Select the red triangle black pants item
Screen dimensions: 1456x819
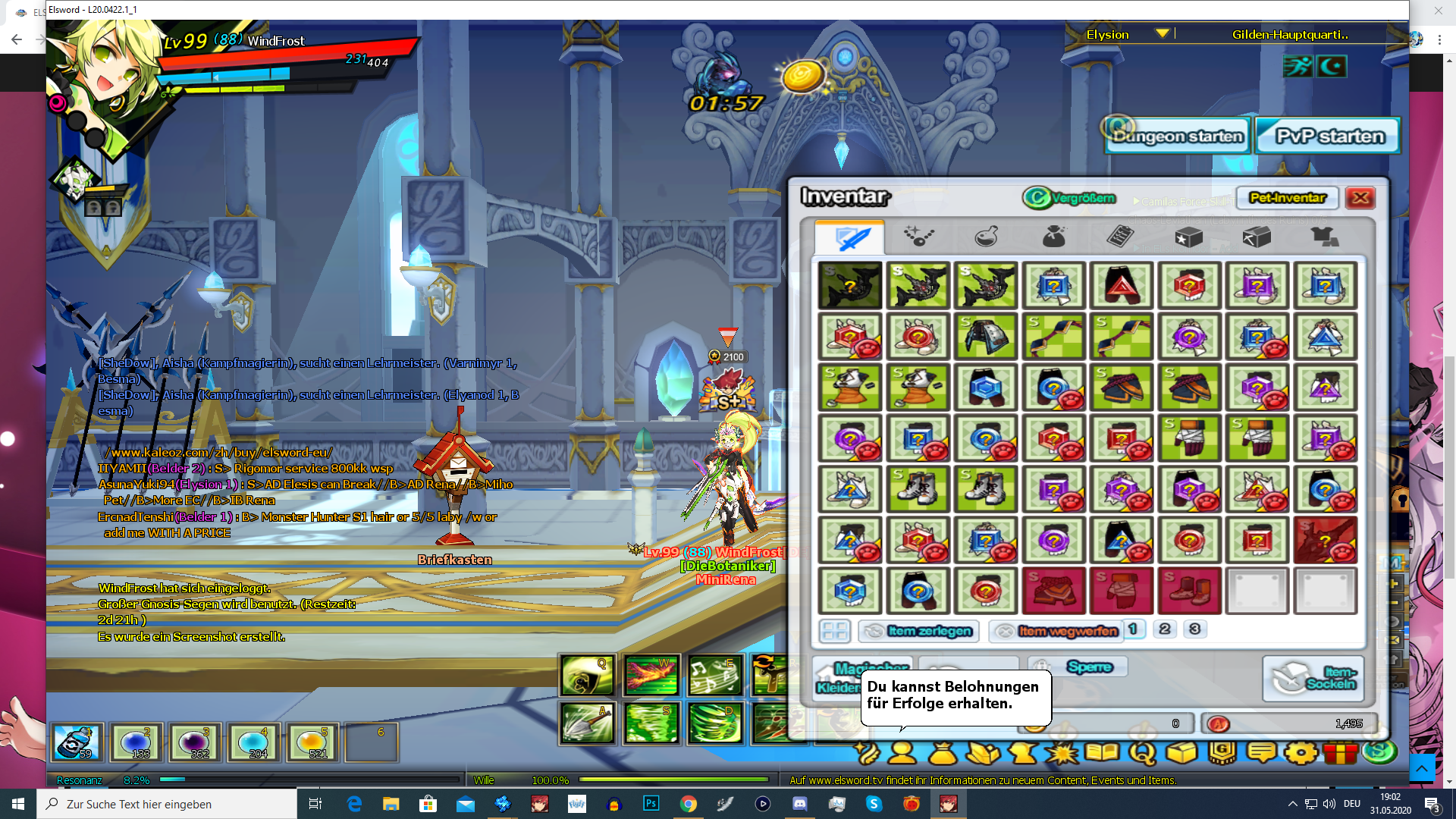(x=1121, y=286)
